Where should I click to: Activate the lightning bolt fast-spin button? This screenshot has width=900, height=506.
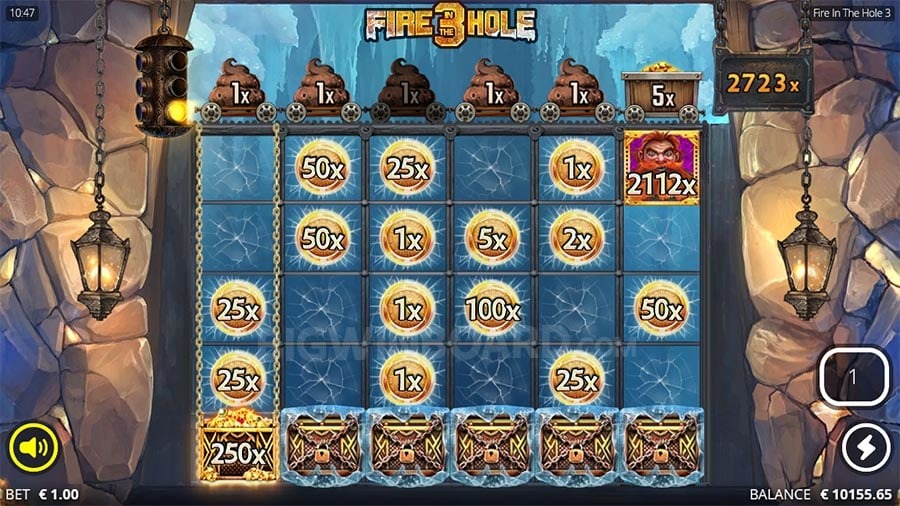(866, 449)
